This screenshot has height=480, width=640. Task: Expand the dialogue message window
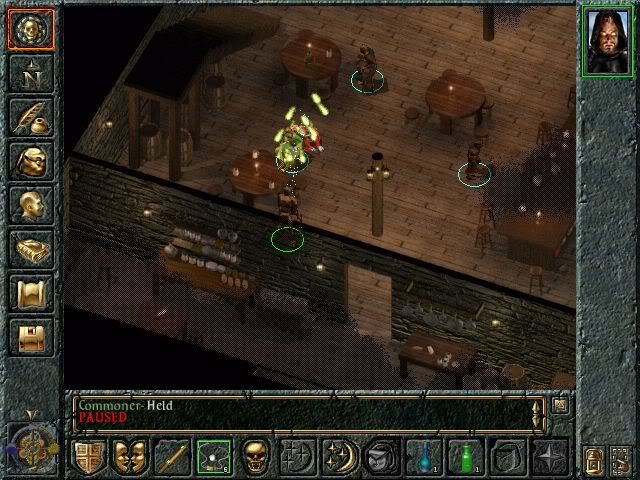click(x=561, y=405)
